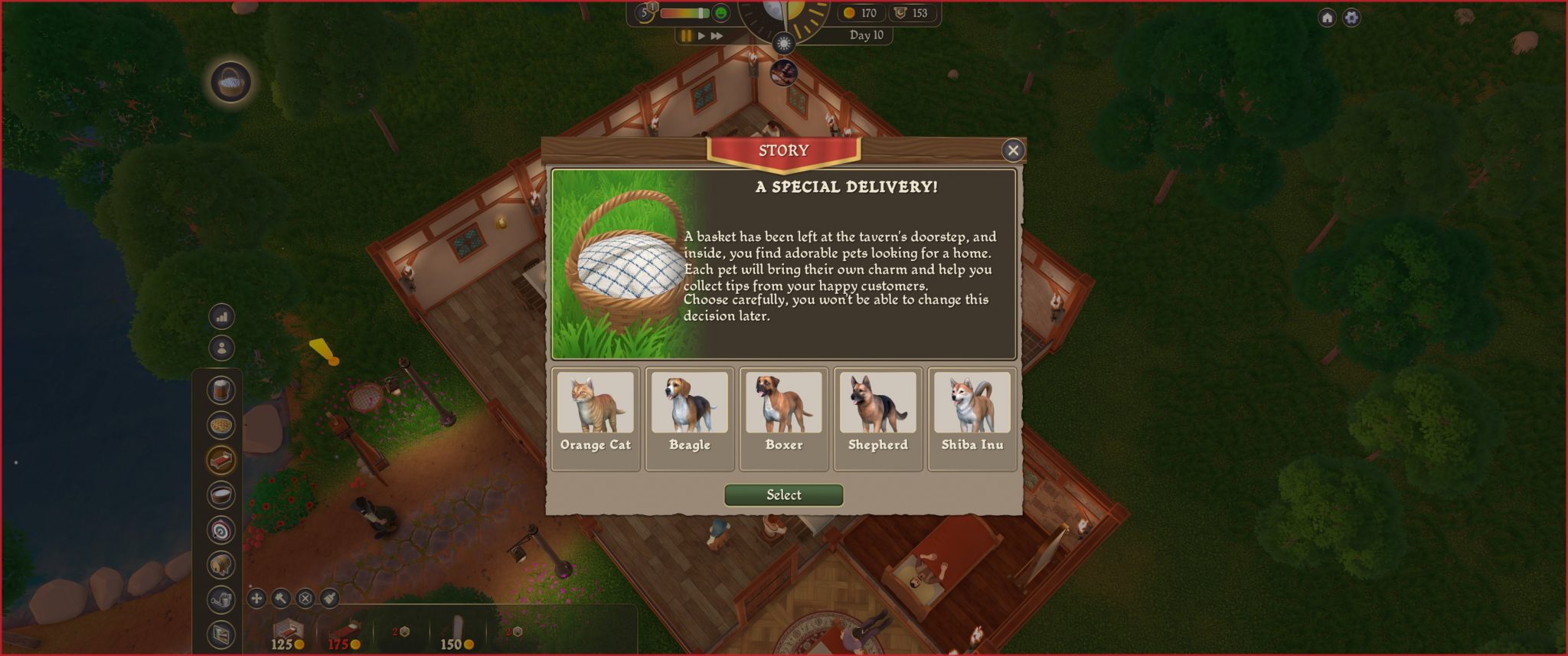Open the basket story notification icon
This screenshot has width=1568, height=656.
[x=230, y=81]
